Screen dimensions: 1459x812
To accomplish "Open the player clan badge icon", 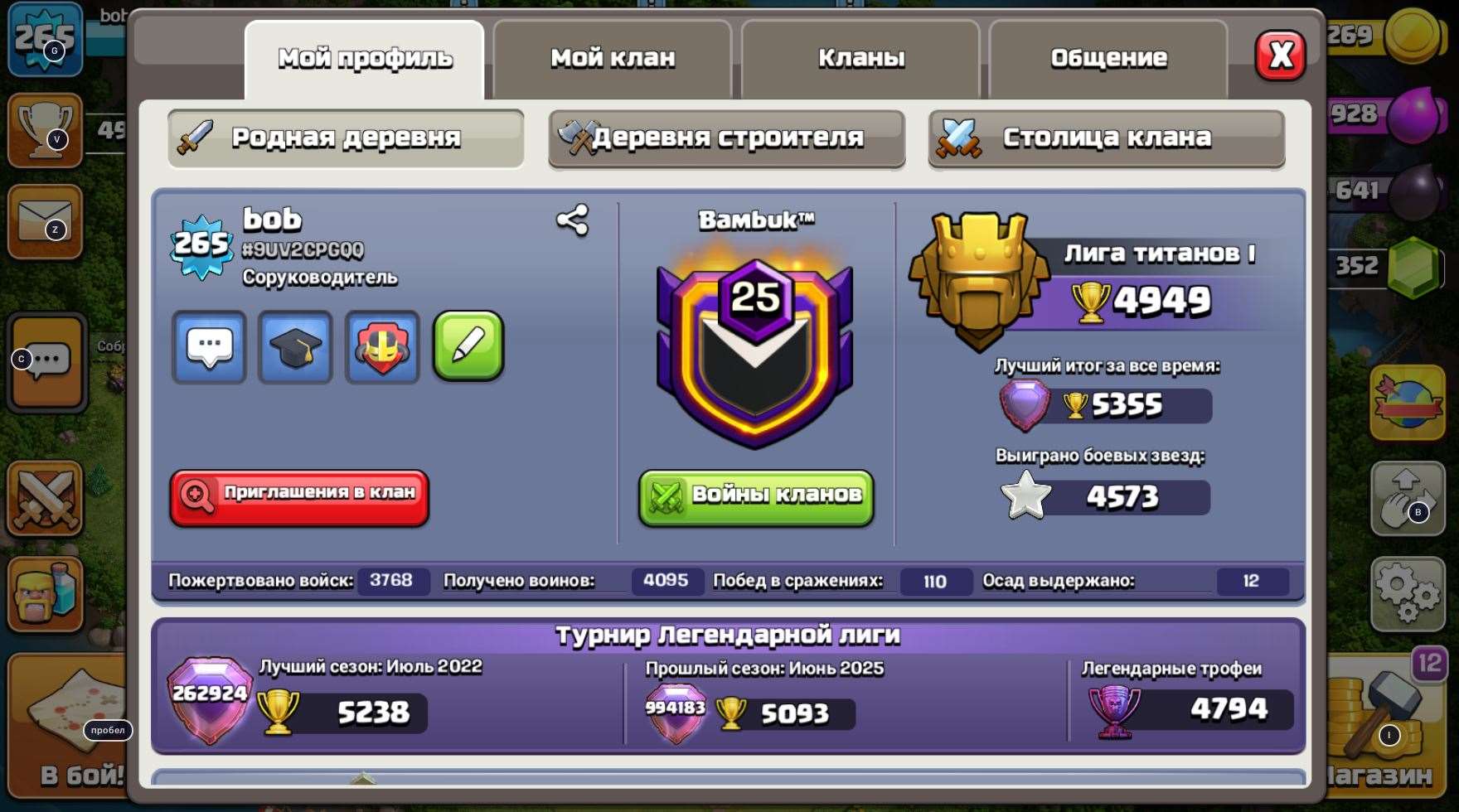I will 381,348.
